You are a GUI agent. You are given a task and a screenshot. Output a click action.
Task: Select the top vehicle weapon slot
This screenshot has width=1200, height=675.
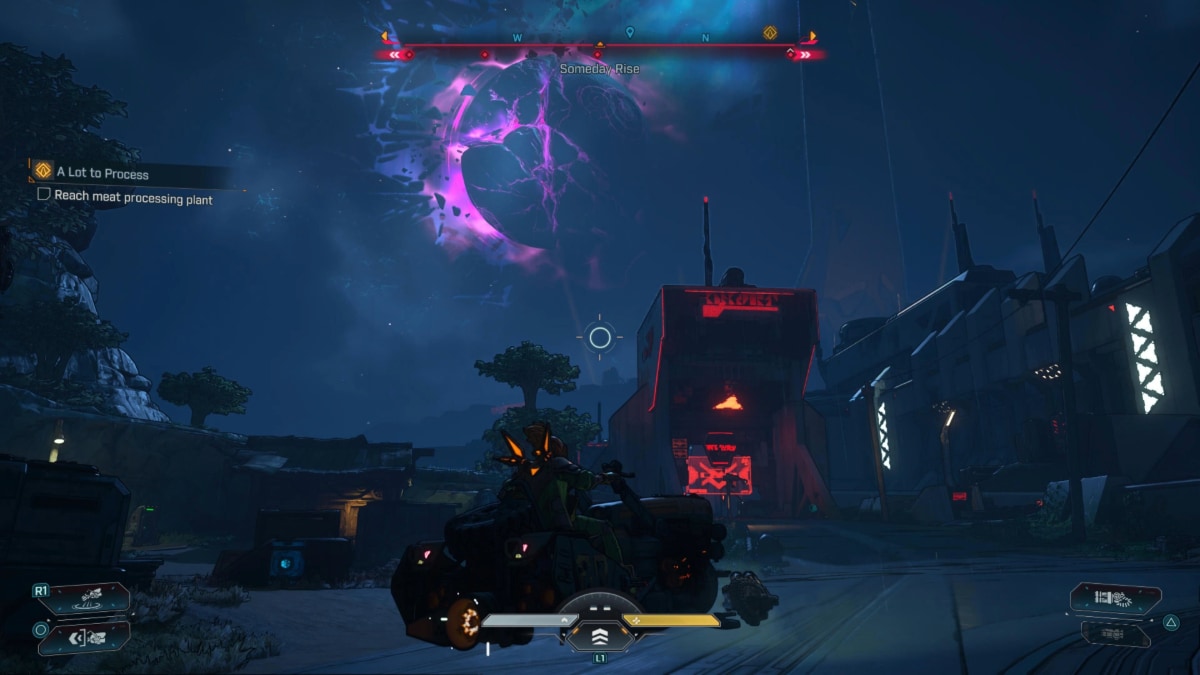(1115, 598)
